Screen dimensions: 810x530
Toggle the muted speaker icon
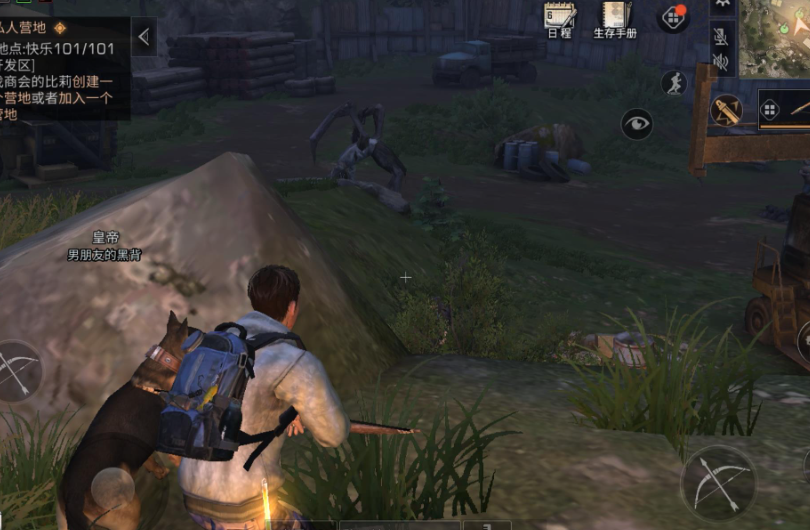tap(721, 62)
